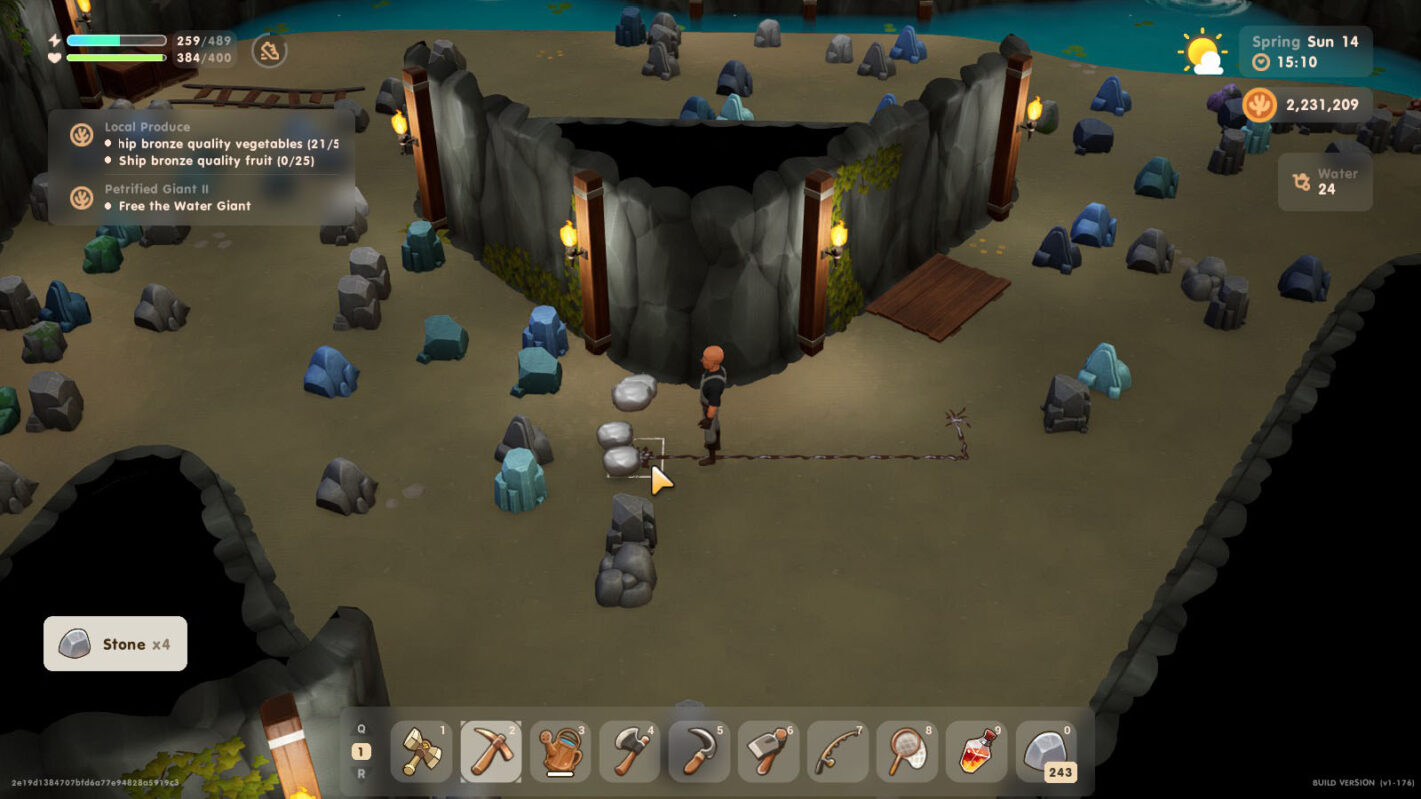
Task: Choose the stone stack of 243
Action: (x=1046, y=752)
